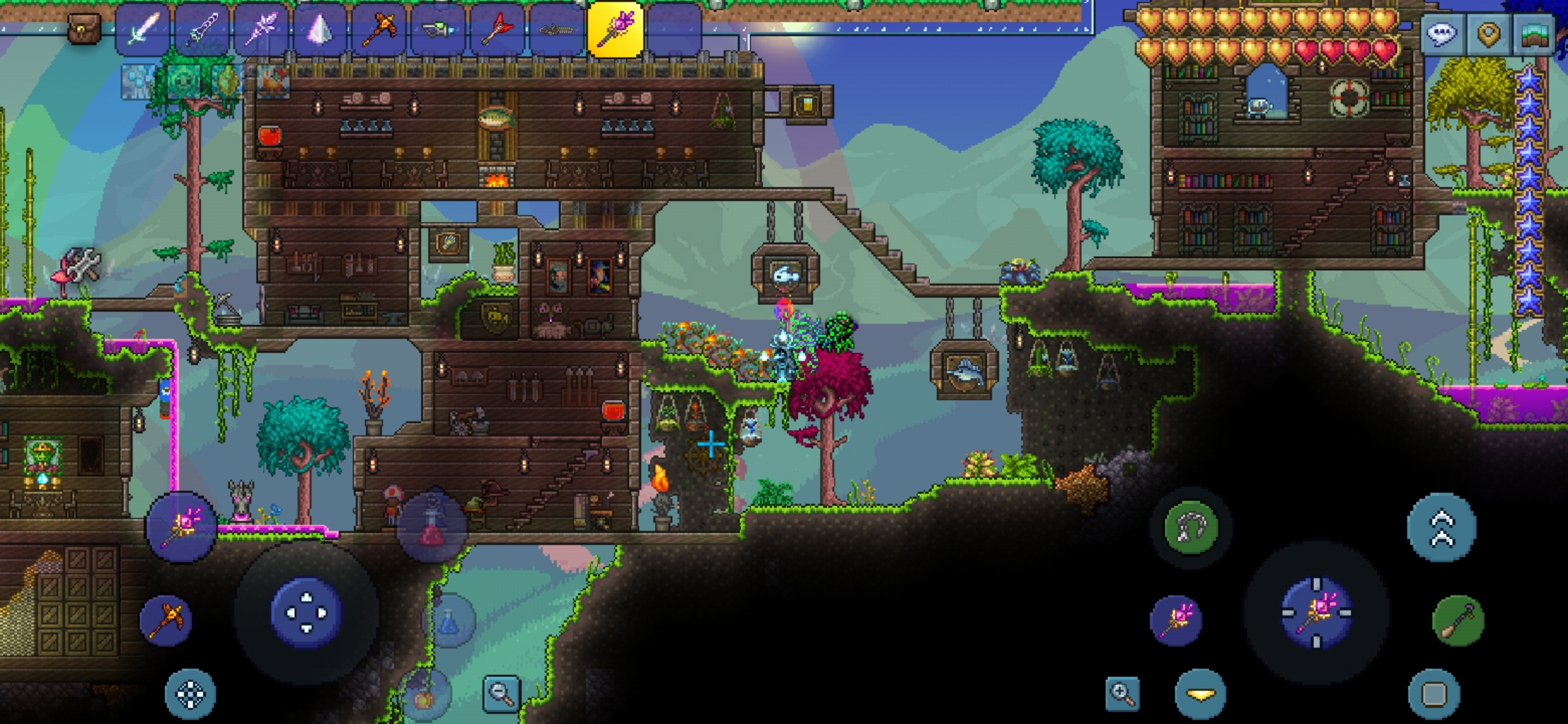This screenshot has height=724, width=1568.
Task: Activate the broom mount button
Action: tap(1458, 621)
